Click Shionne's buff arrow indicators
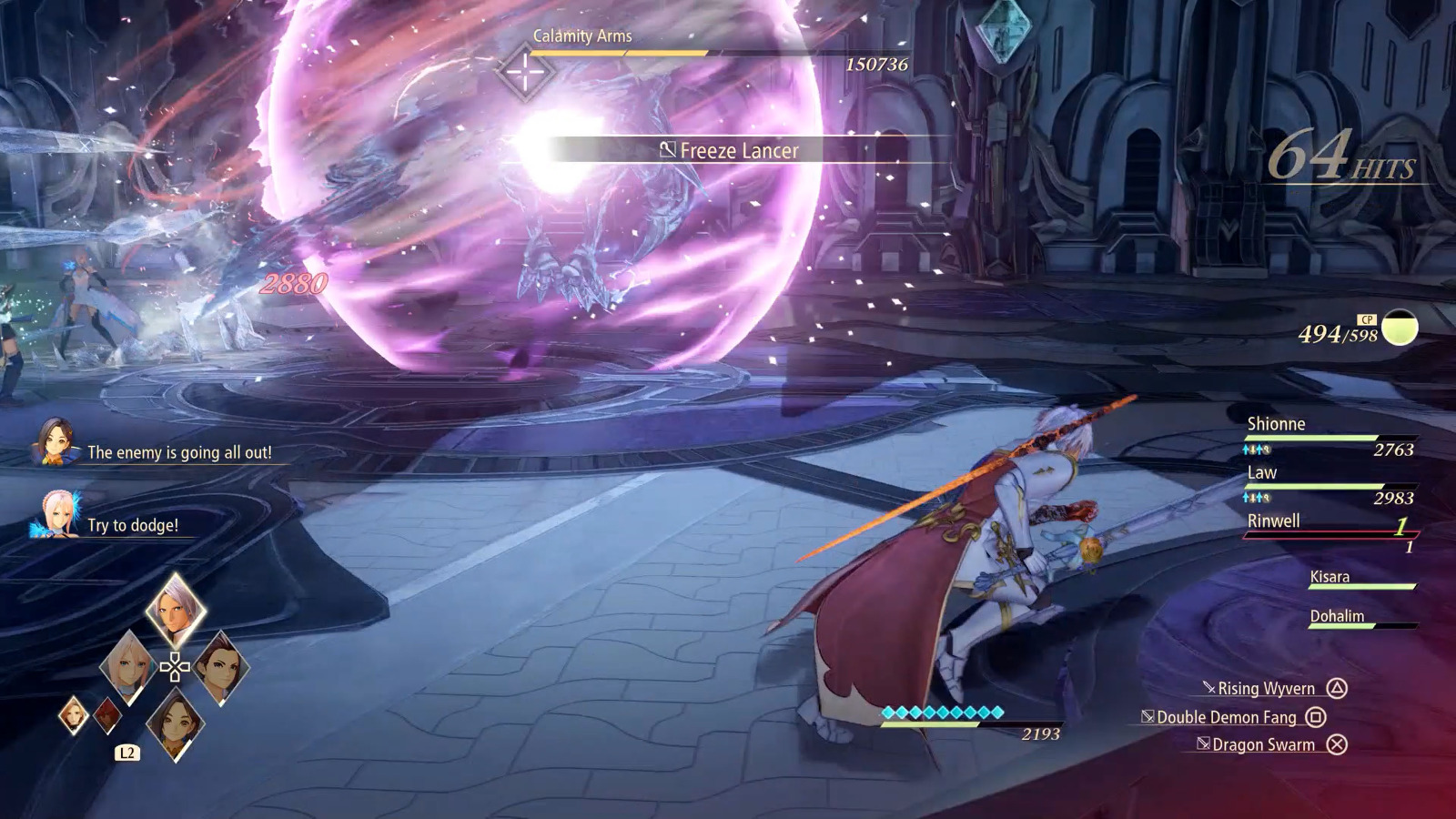 [1256, 449]
